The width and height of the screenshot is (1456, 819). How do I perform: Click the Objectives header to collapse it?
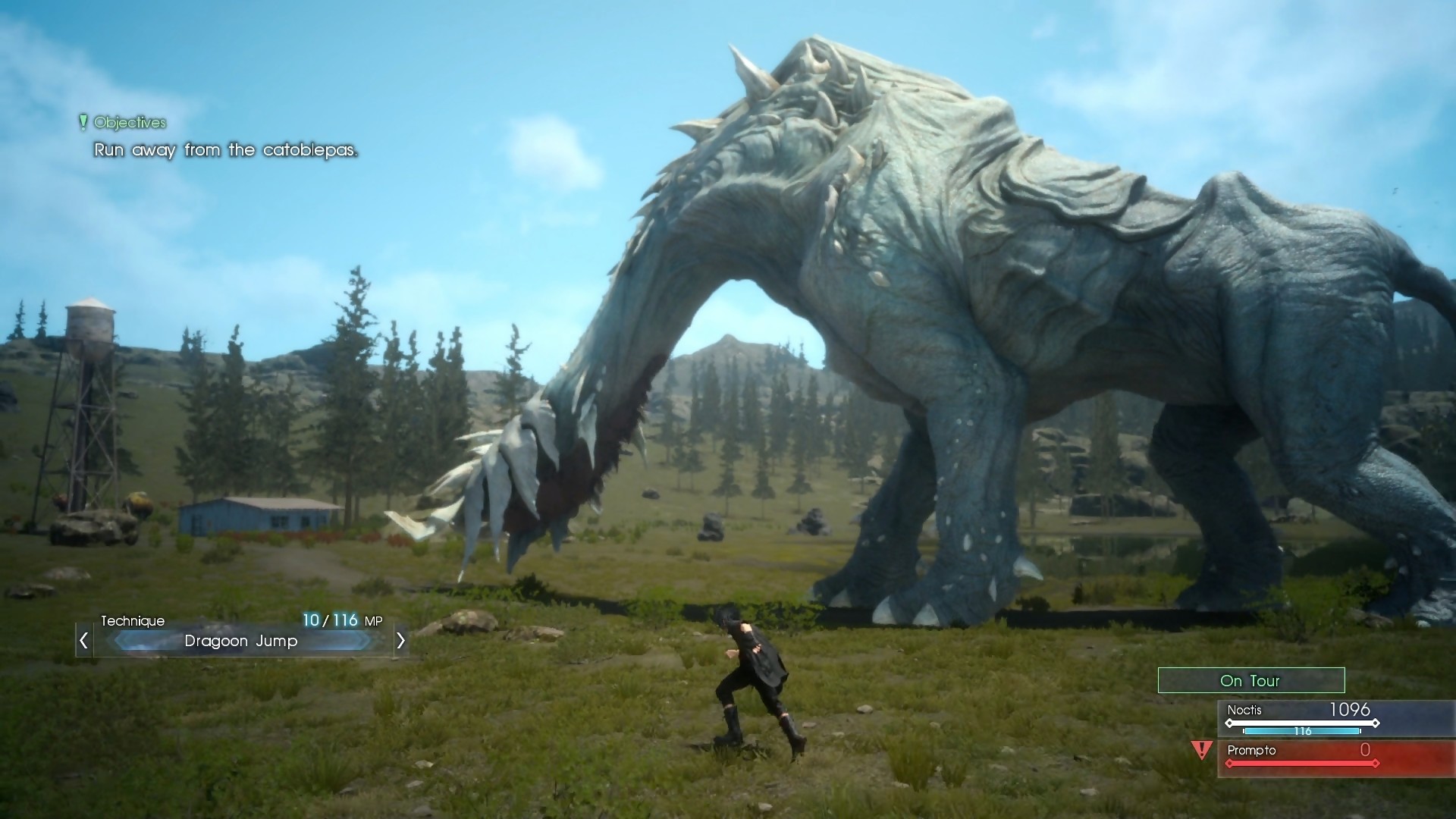[x=129, y=122]
